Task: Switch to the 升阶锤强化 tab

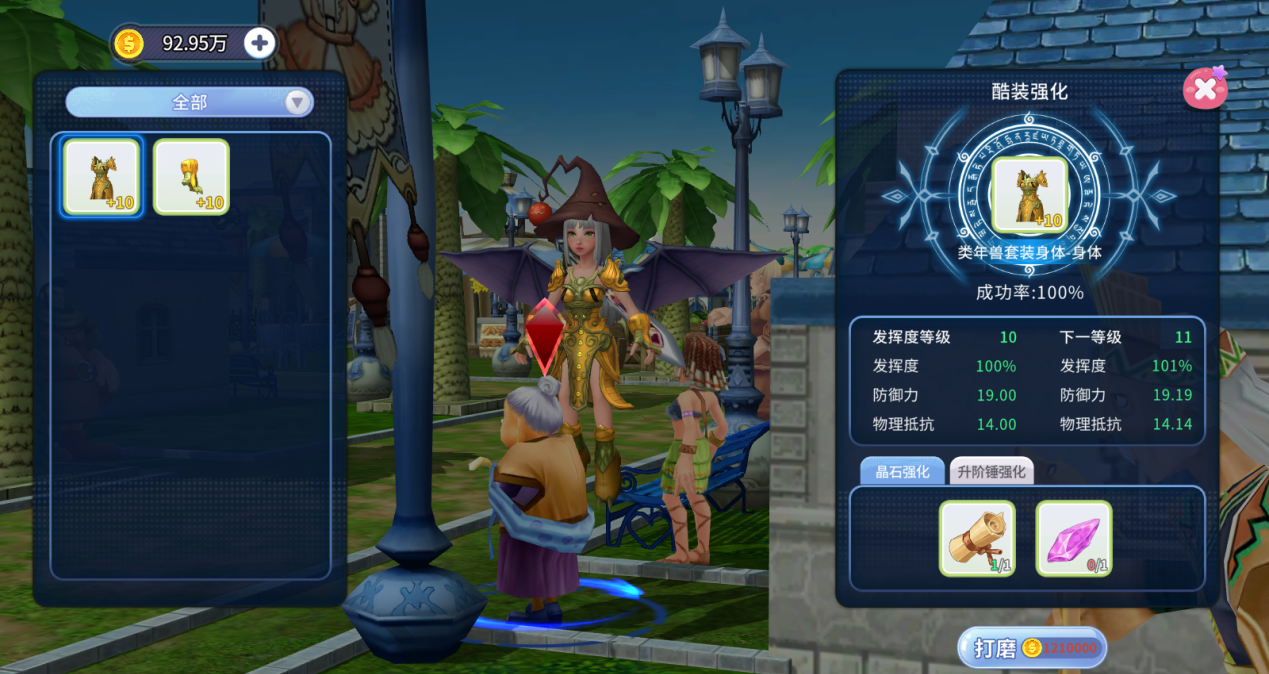Action: coord(991,472)
